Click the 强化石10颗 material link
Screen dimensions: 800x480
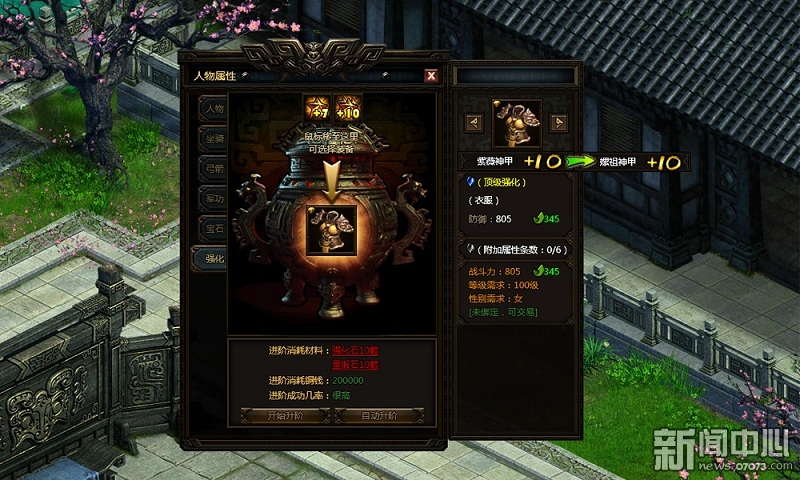tap(357, 352)
